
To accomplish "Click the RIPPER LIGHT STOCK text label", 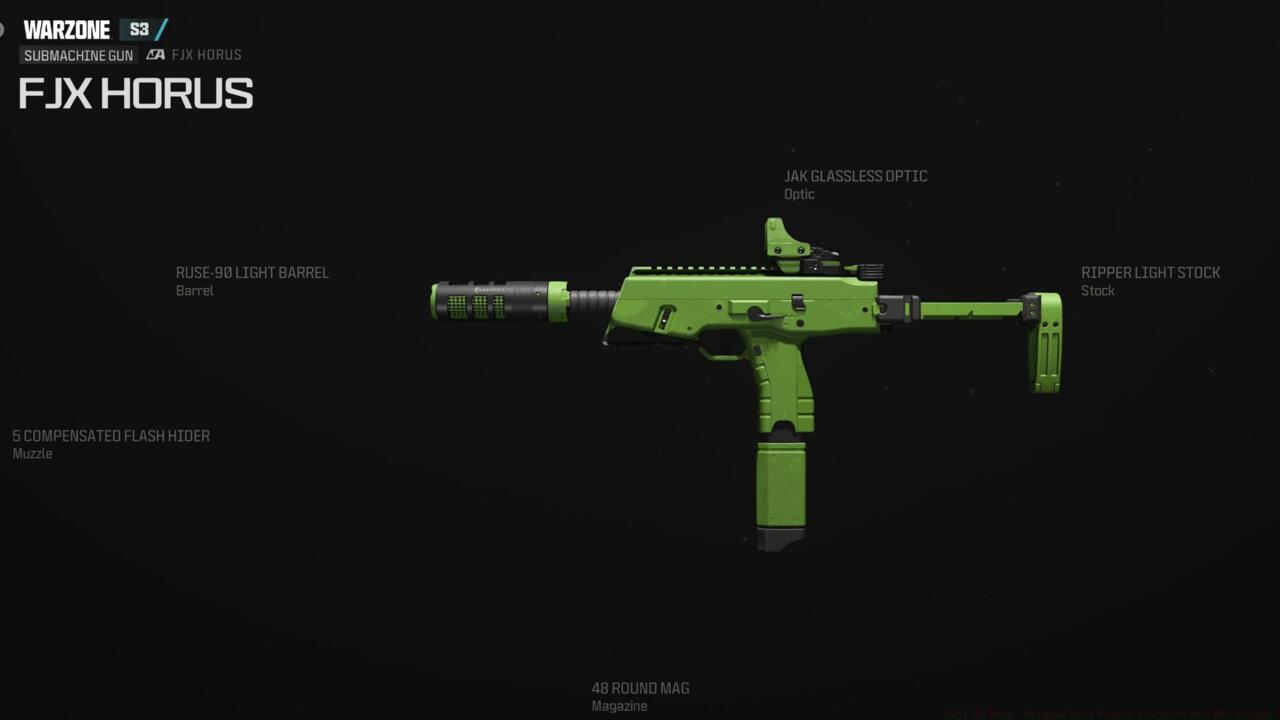I will [x=1150, y=272].
